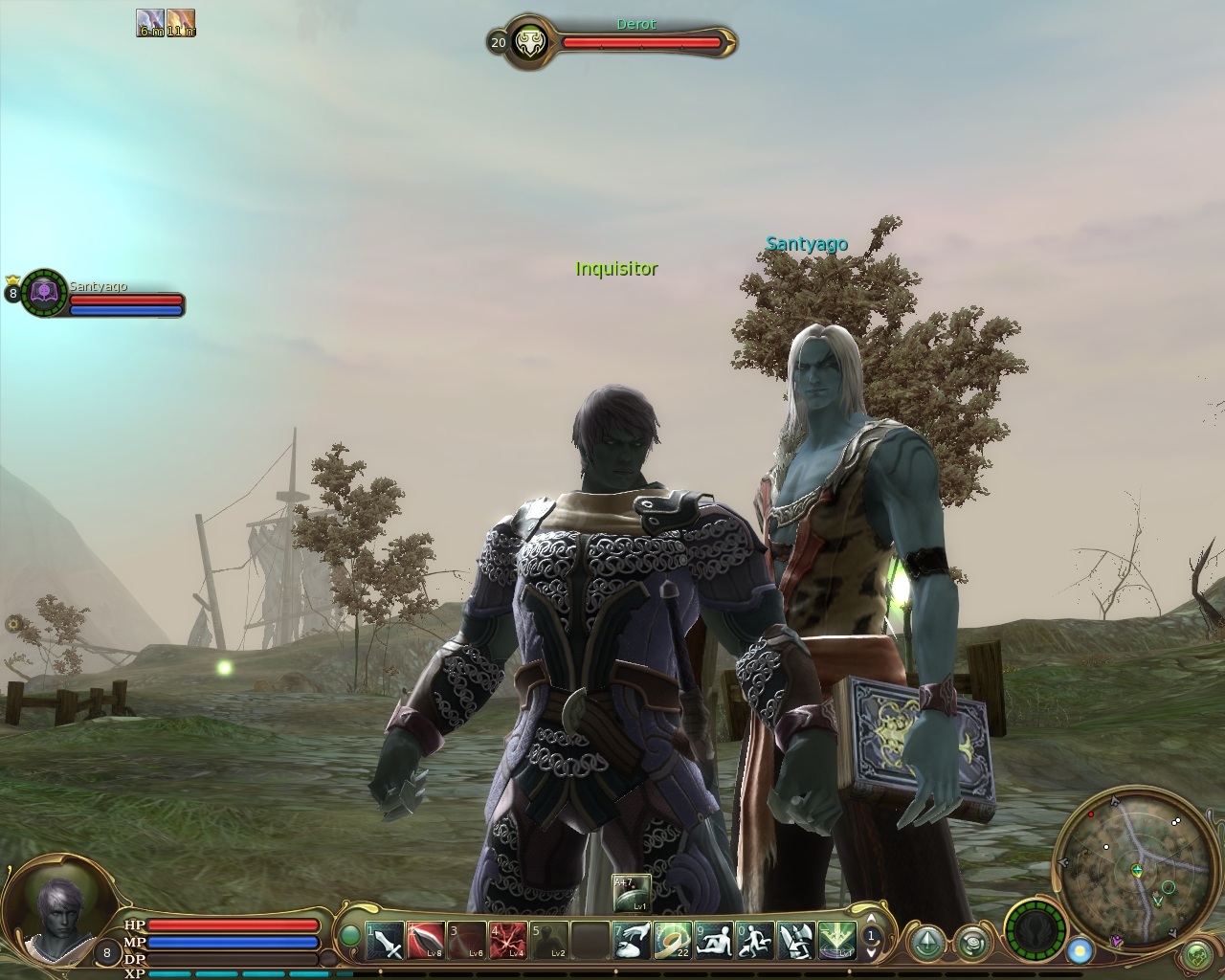Use the red blade slash skill
This screenshot has width=1225, height=980.
(426, 941)
